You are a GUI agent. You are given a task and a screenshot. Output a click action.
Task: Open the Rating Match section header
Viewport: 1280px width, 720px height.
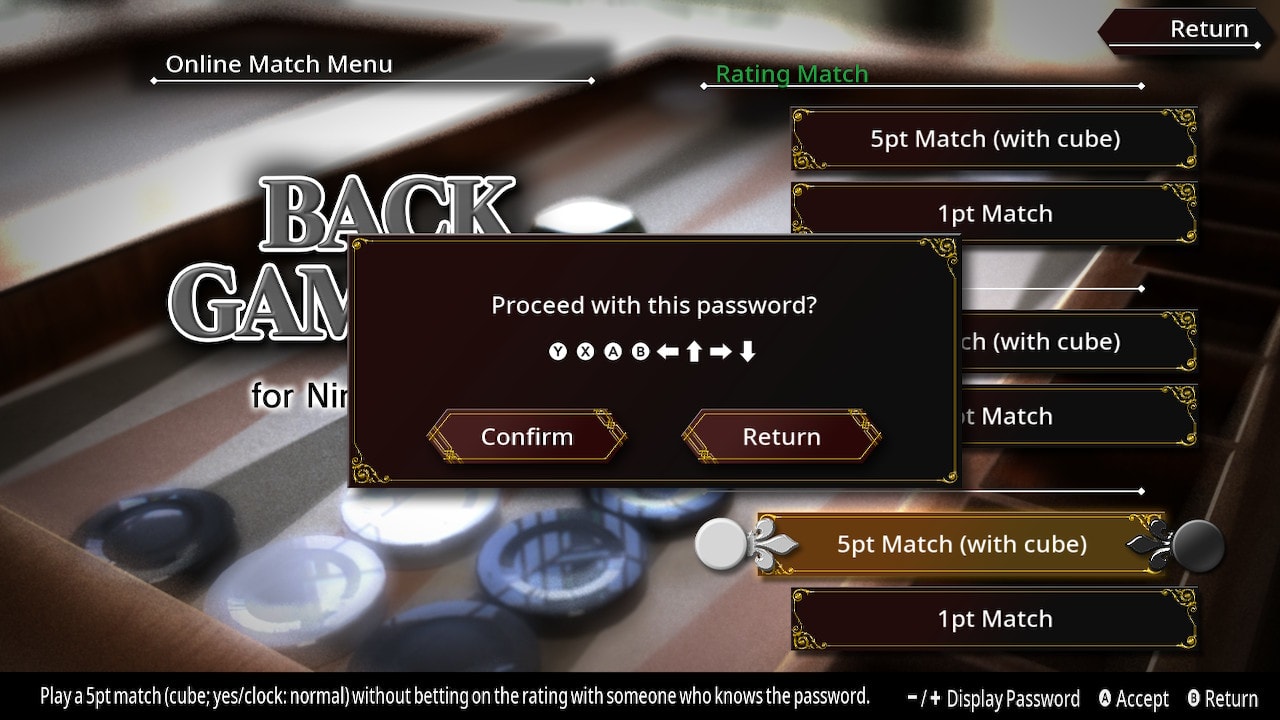[x=791, y=73]
